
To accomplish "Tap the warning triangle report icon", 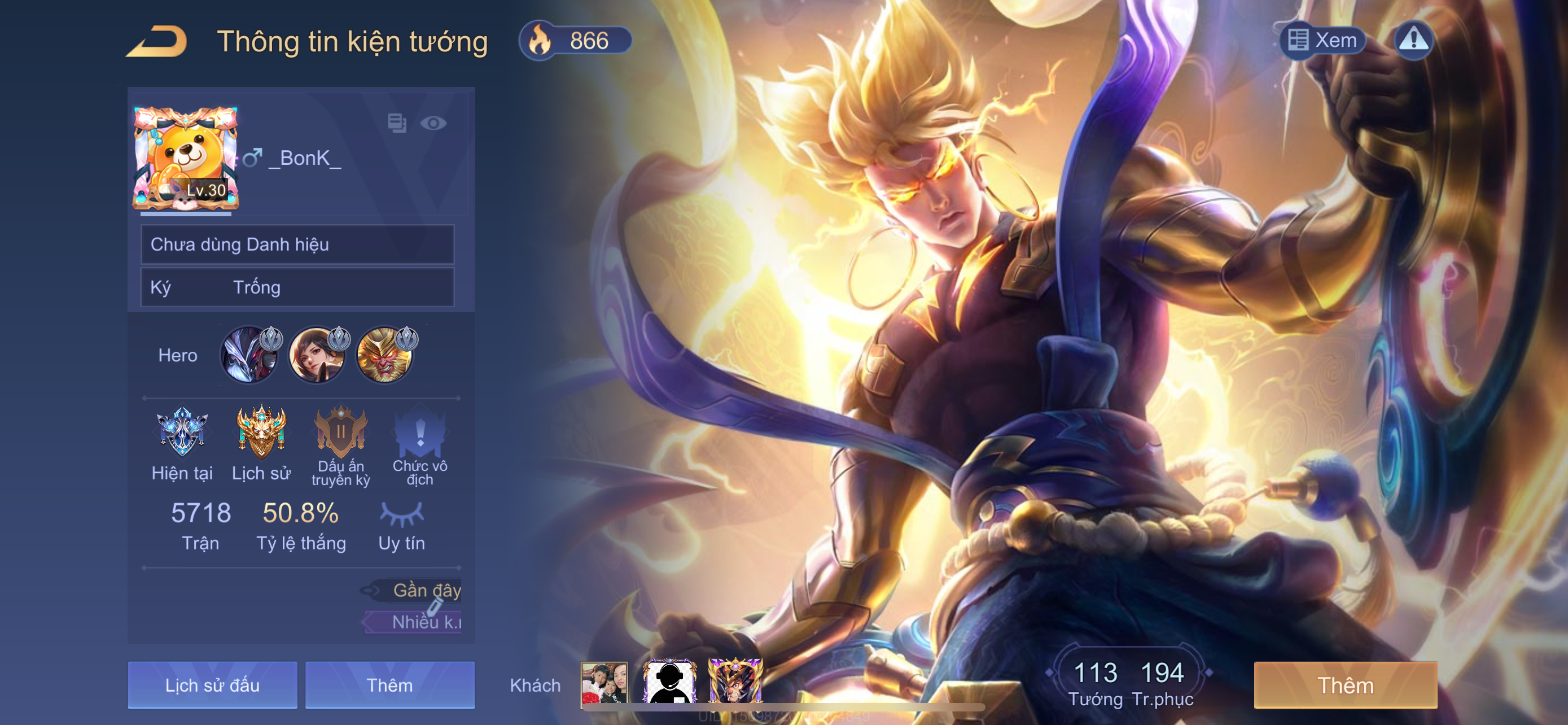I will [x=1413, y=41].
